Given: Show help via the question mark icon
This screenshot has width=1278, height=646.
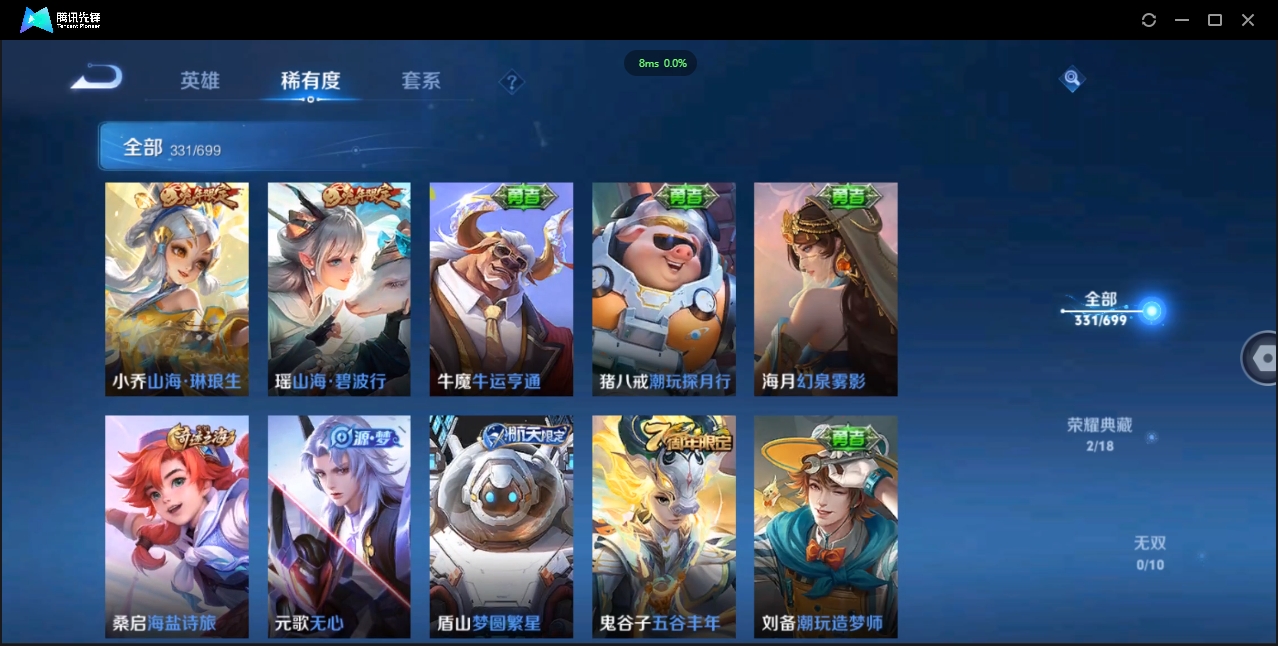Looking at the screenshot, I should coord(512,82).
